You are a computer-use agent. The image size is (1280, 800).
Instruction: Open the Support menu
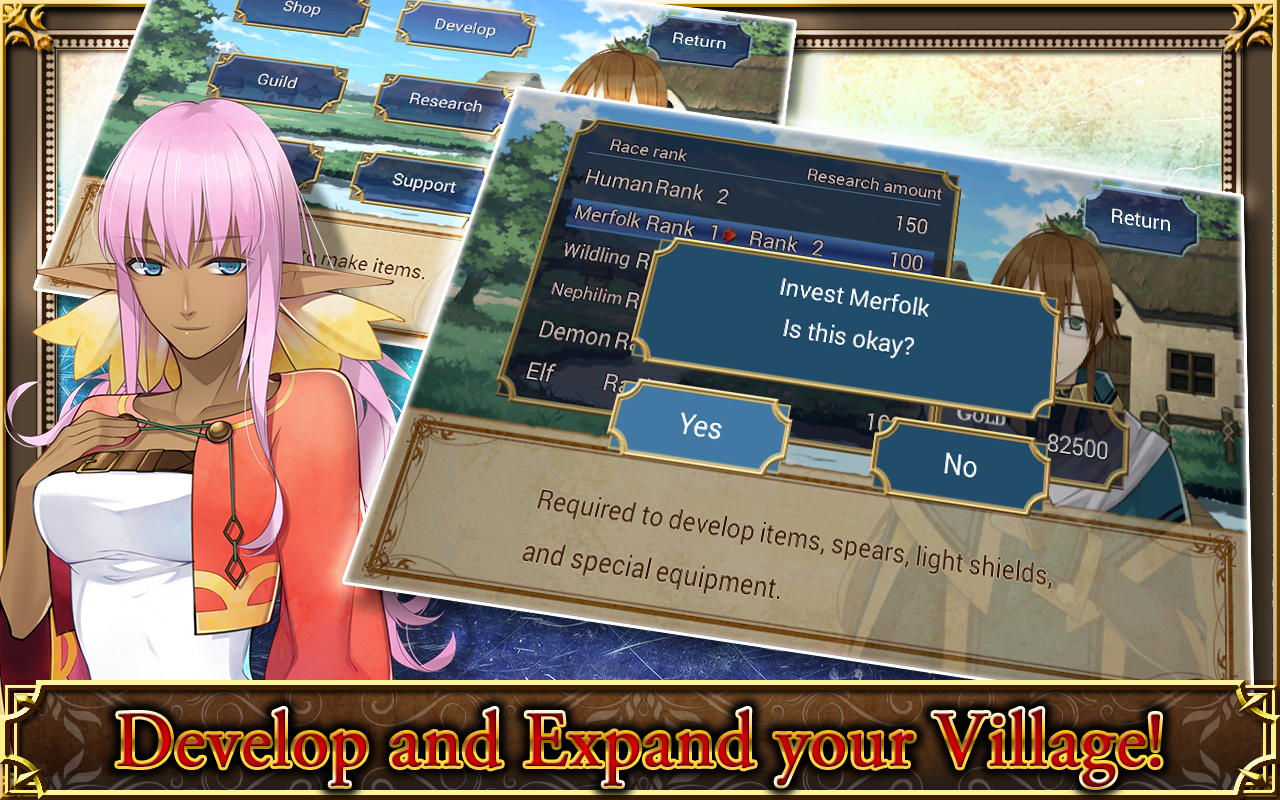[x=425, y=184]
